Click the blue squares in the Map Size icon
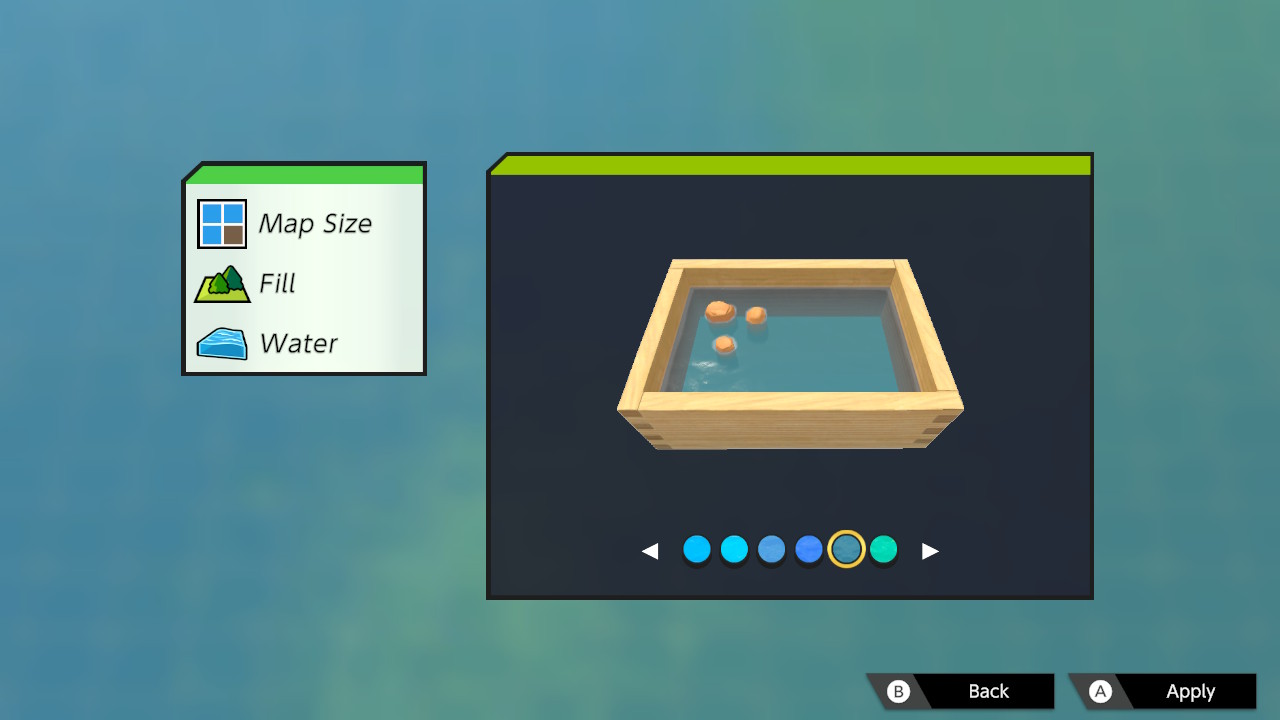 click(x=212, y=212)
